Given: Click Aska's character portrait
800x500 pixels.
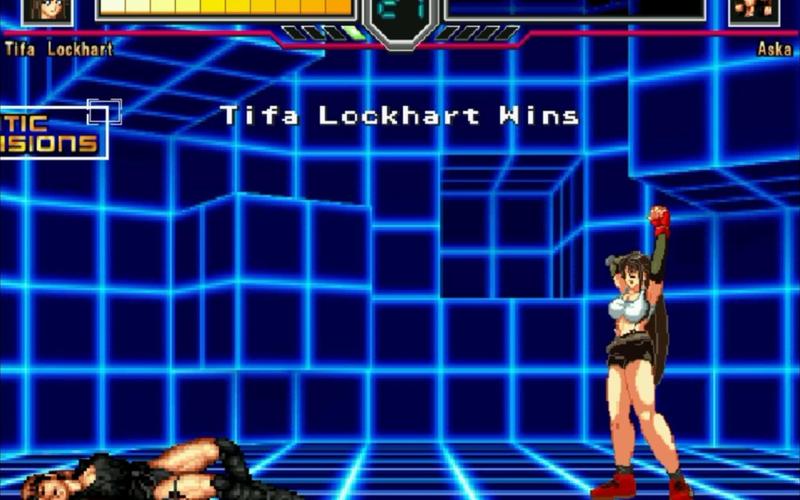Looking at the screenshot, I should pos(754,10).
